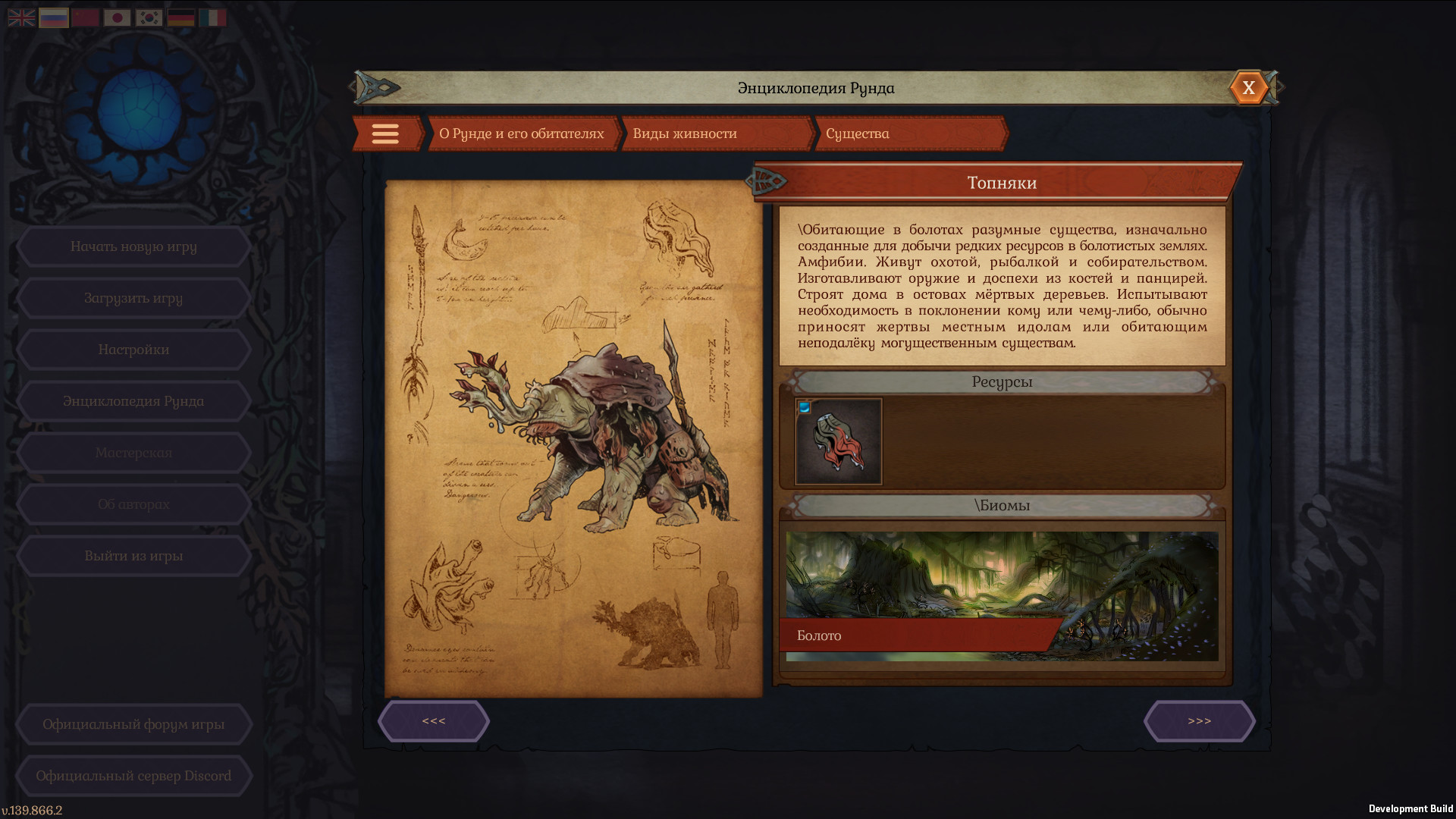Pick the Korean flag language
Screen dimensions: 1456x819
point(149,17)
